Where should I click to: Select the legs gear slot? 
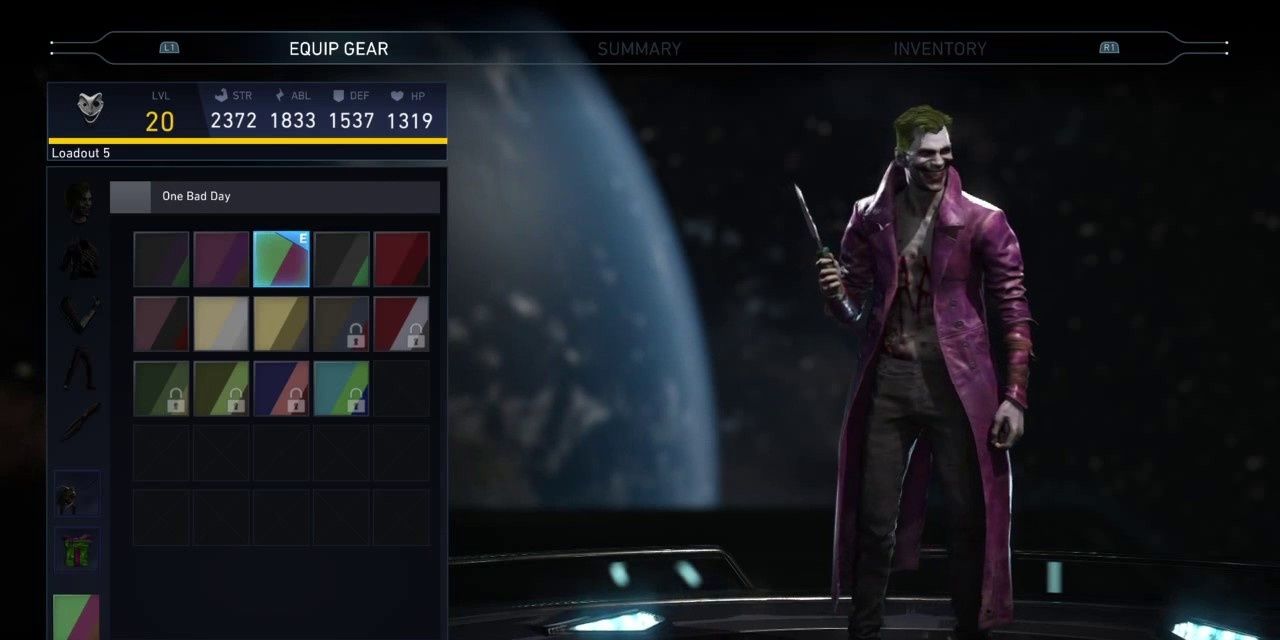[x=79, y=368]
